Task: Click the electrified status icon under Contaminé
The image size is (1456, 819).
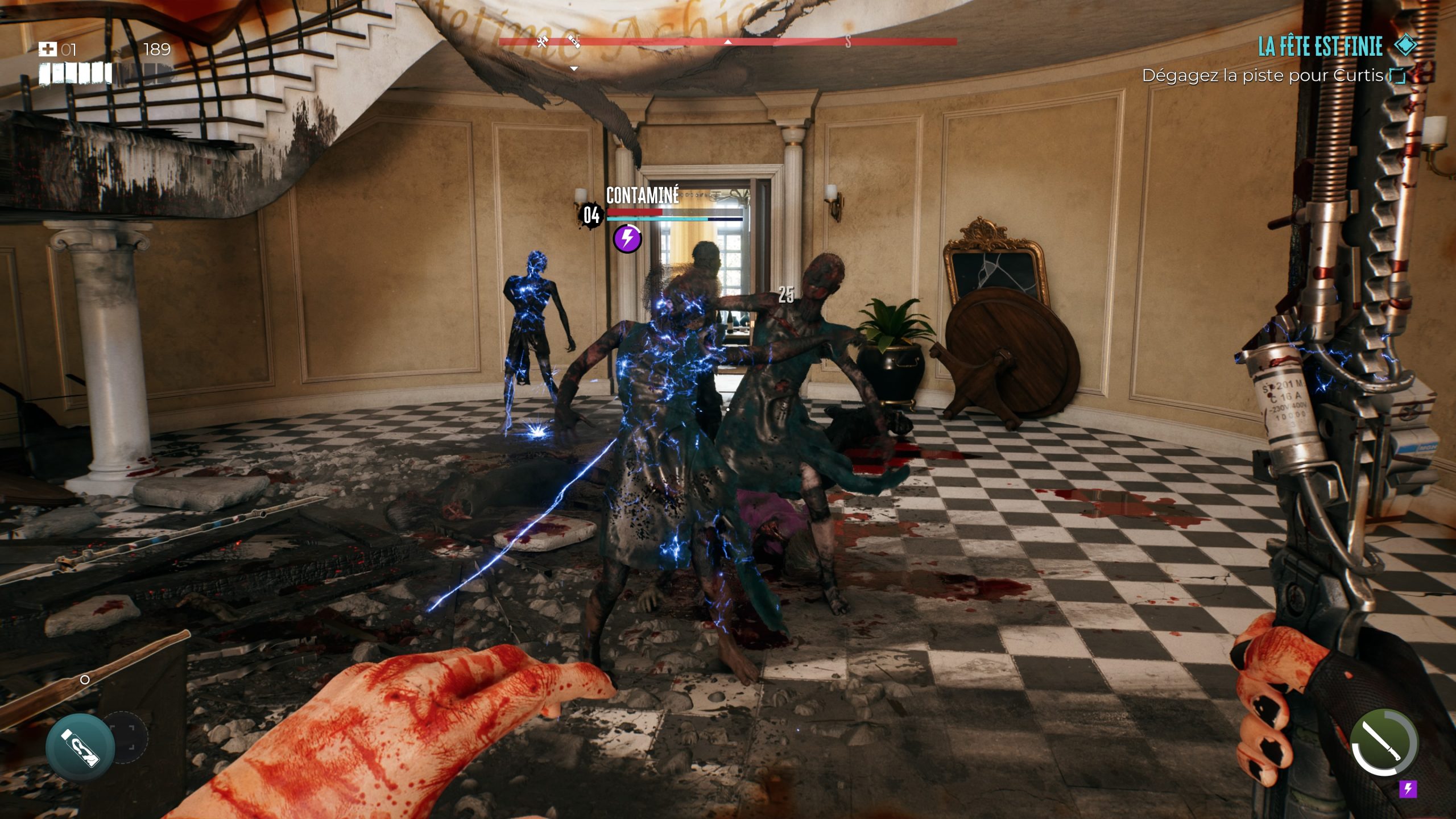Action: [627, 238]
